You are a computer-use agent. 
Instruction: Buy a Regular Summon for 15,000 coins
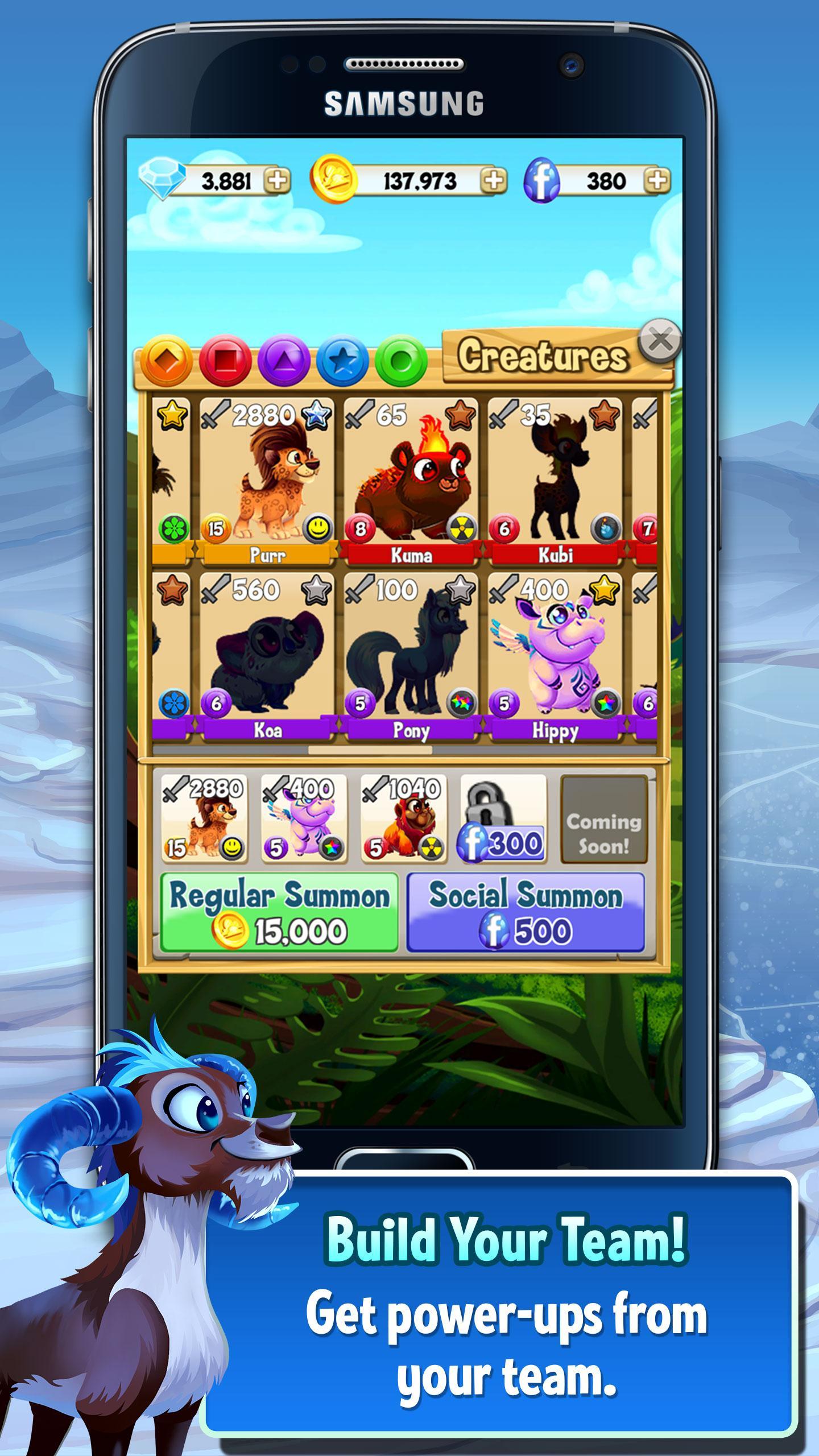(279, 913)
